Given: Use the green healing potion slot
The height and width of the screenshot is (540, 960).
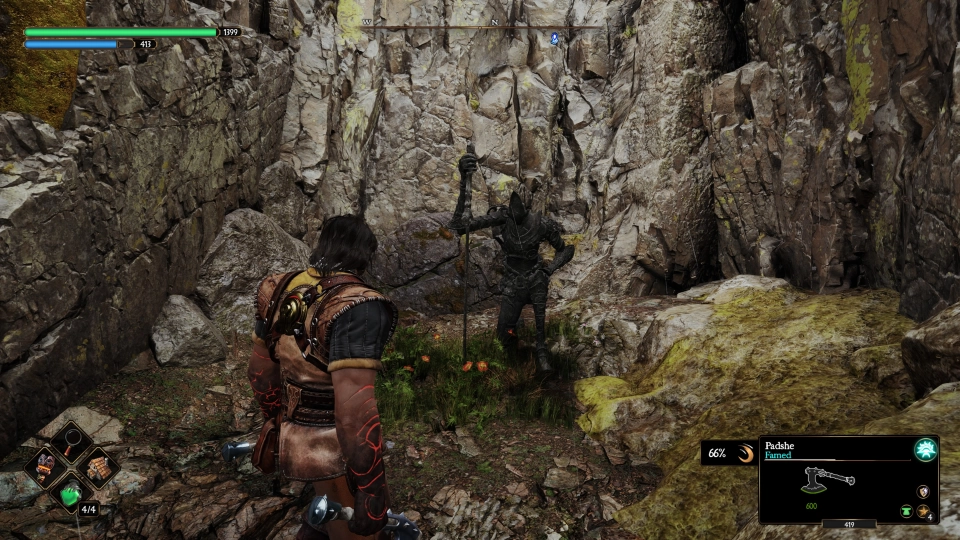Looking at the screenshot, I should (x=72, y=493).
